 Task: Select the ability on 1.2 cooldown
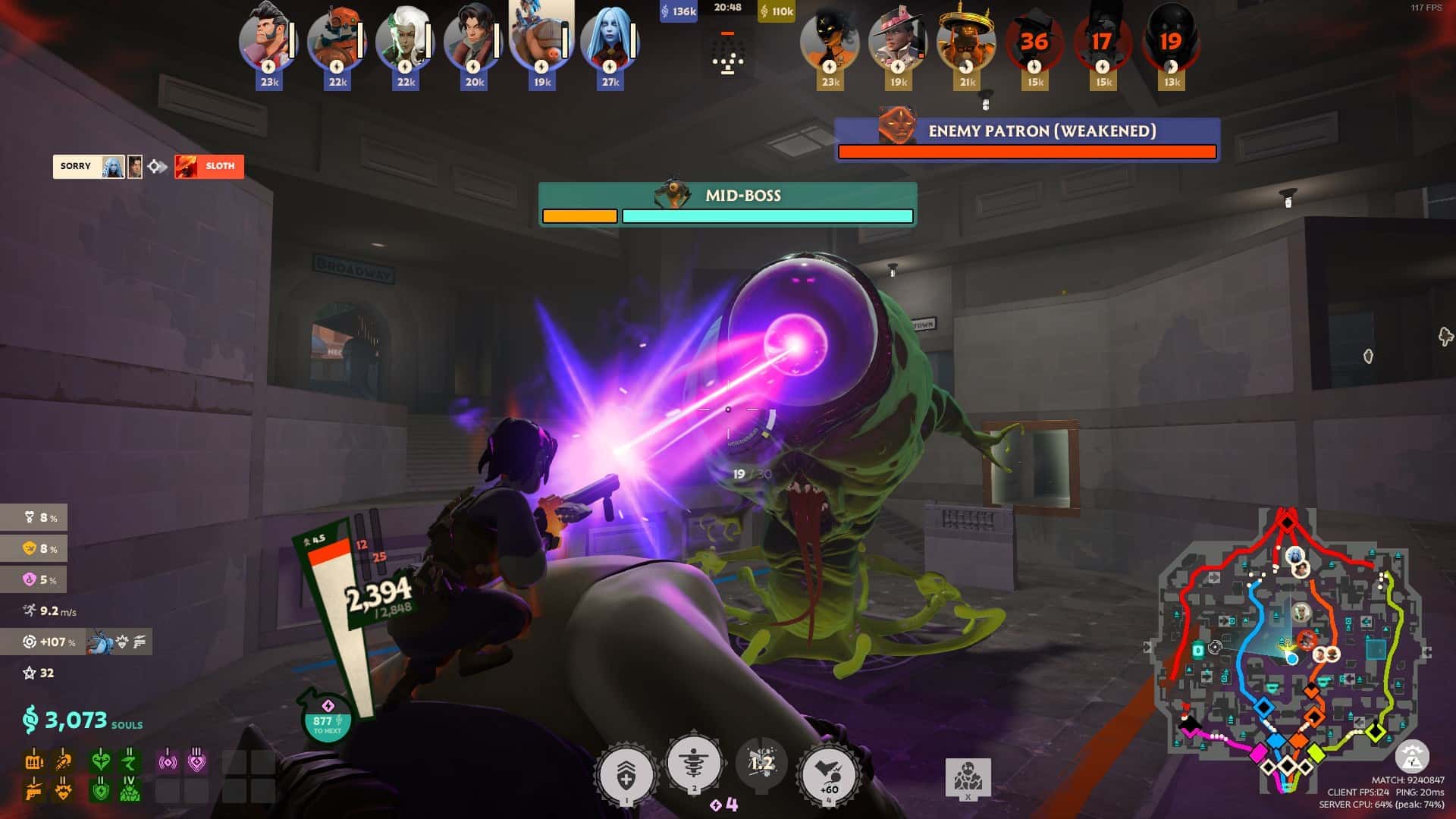pos(761,764)
